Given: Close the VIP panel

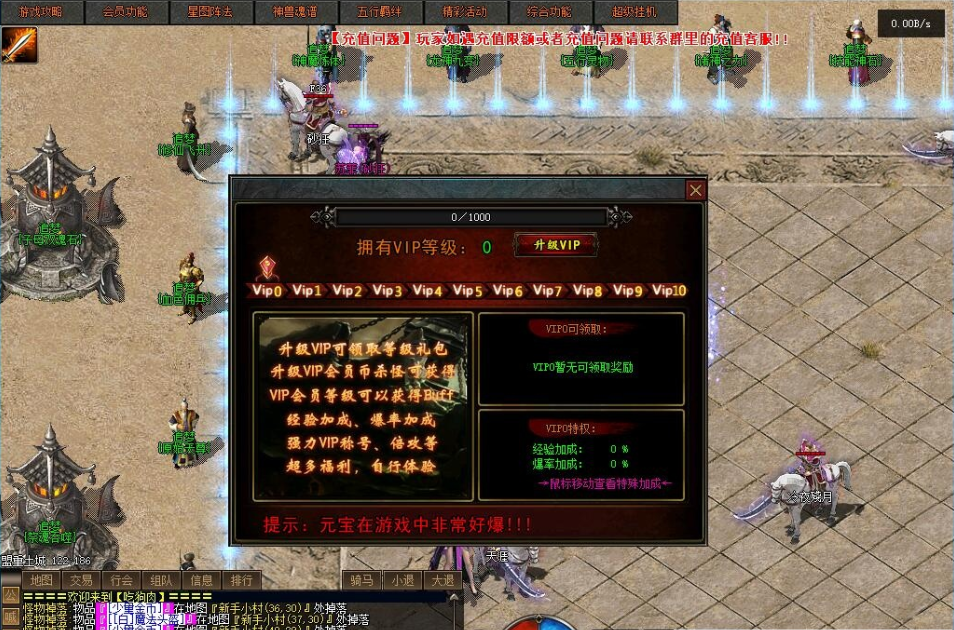Looking at the screenshot, I should coord(696,190).
